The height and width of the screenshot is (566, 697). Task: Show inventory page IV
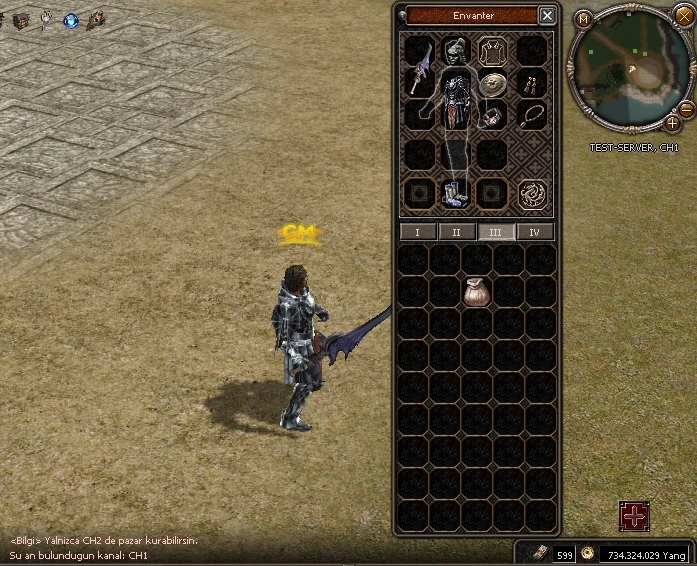(x=535, y=232)
